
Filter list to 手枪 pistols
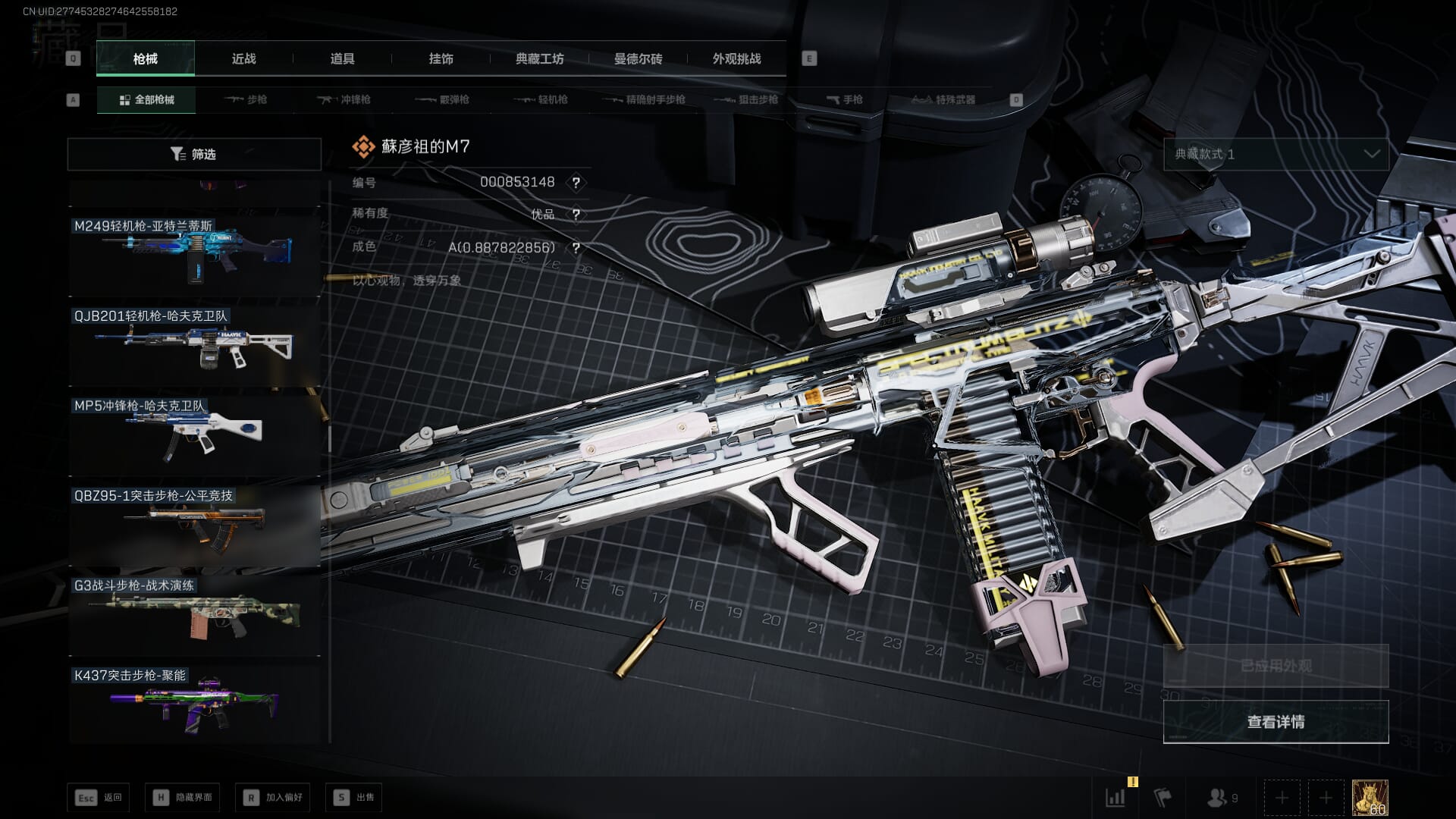pyautogui.click(x=845, y=99)
